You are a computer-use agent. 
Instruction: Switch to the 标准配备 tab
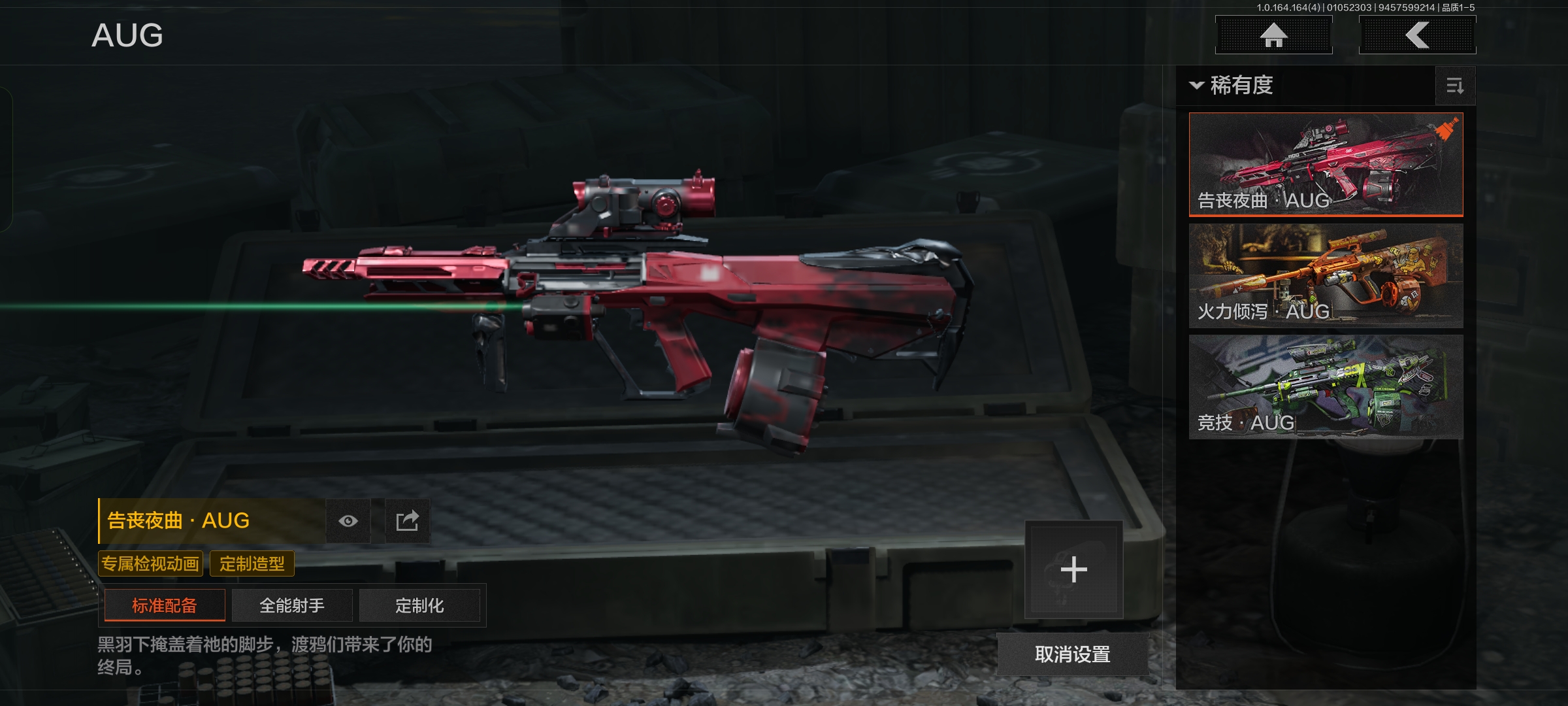click(x=165, y=605)
